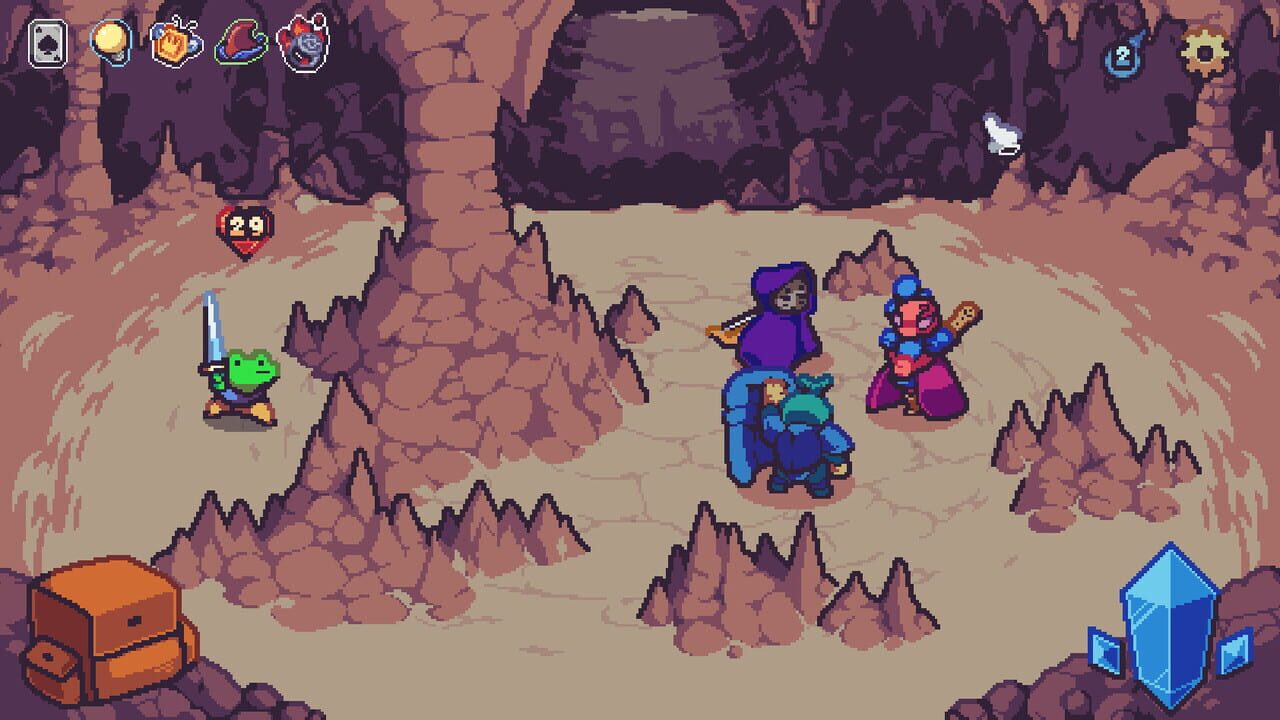The height and width of the screenshot is (720, 1280).
Task: Open the amulet charm inventory icon
Action: [172, 45]
